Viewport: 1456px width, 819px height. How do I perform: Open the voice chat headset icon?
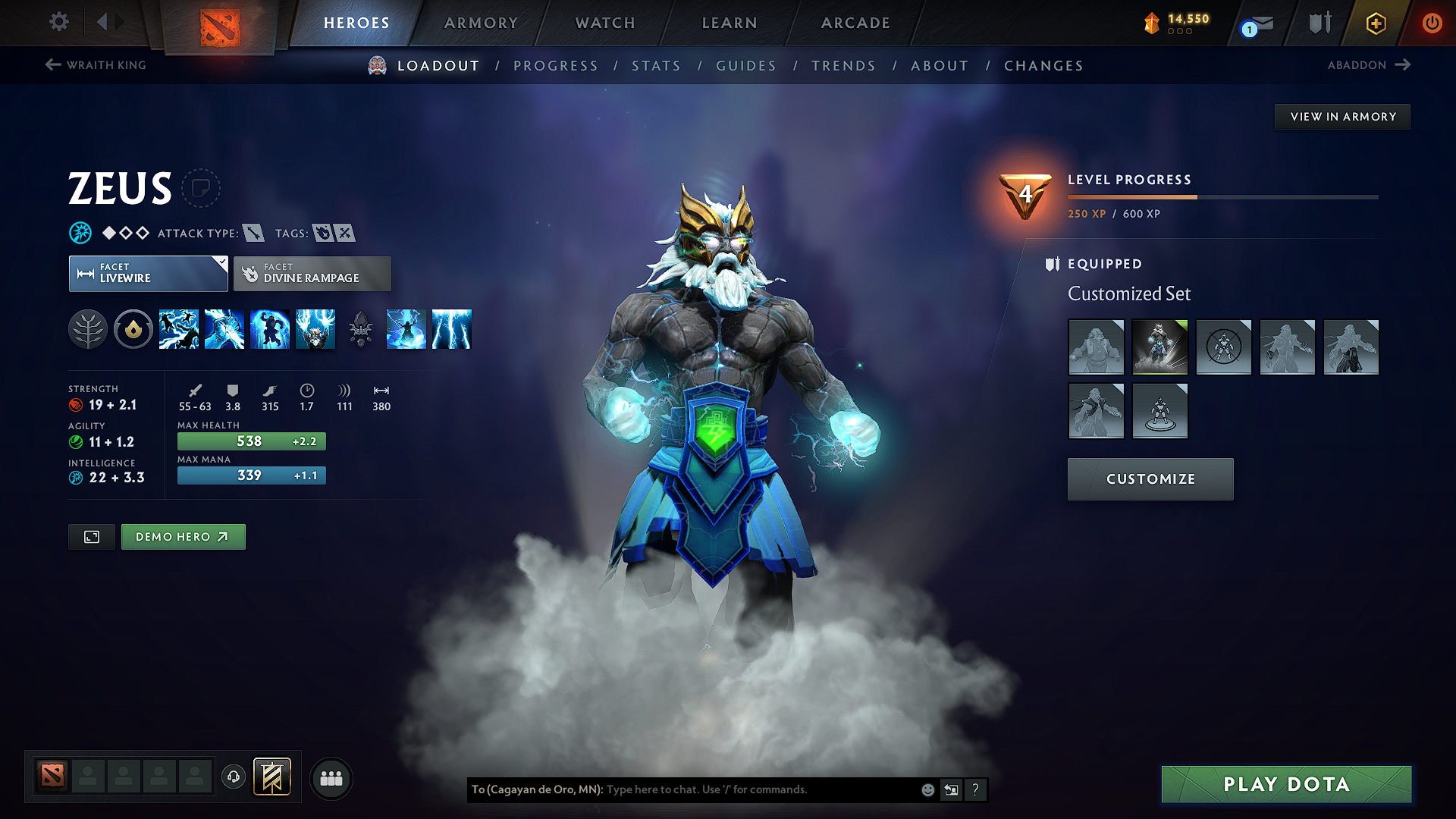233,777
